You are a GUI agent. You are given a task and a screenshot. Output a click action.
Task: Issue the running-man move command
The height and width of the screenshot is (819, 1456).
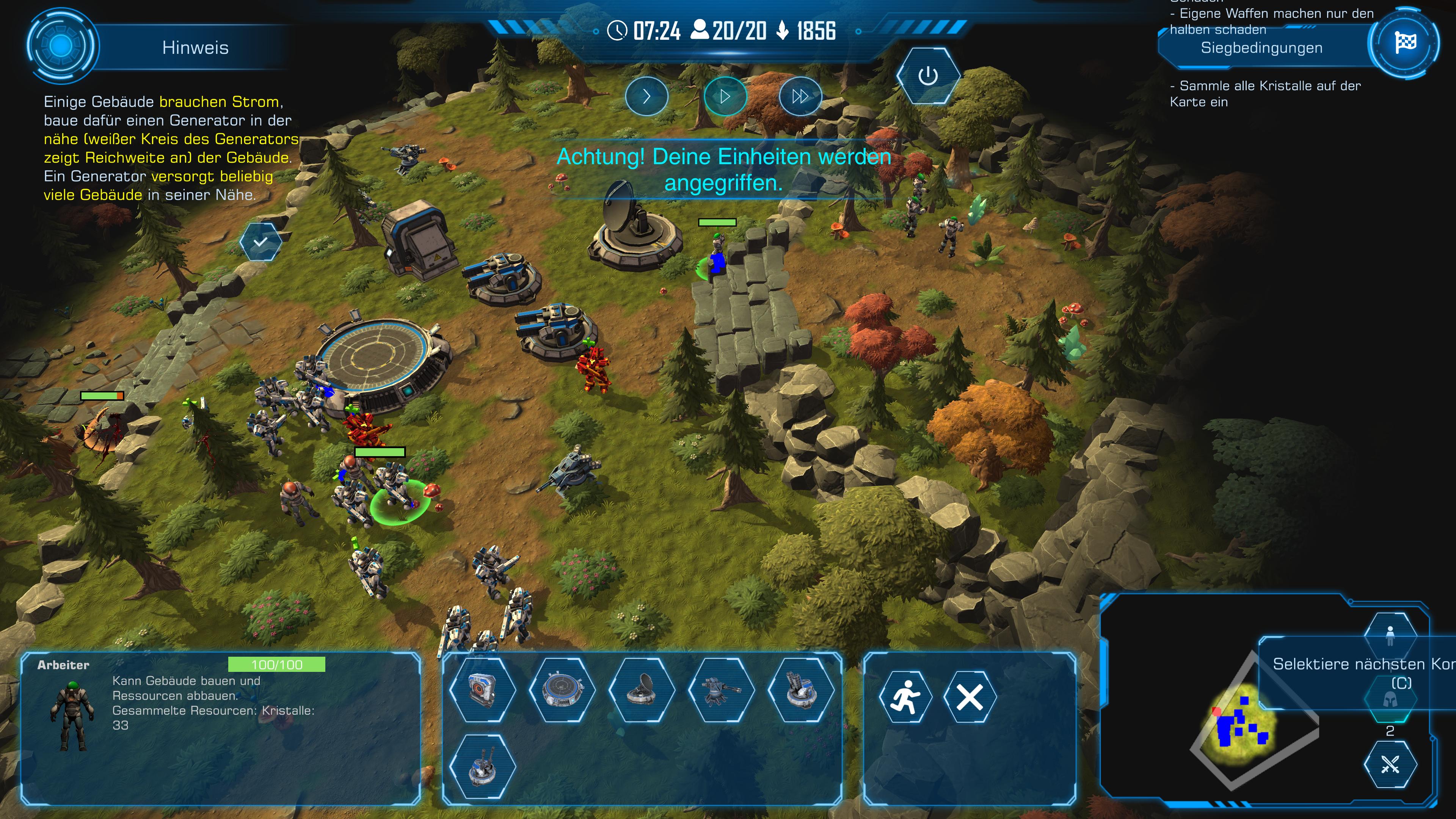[x=905, y=697]
